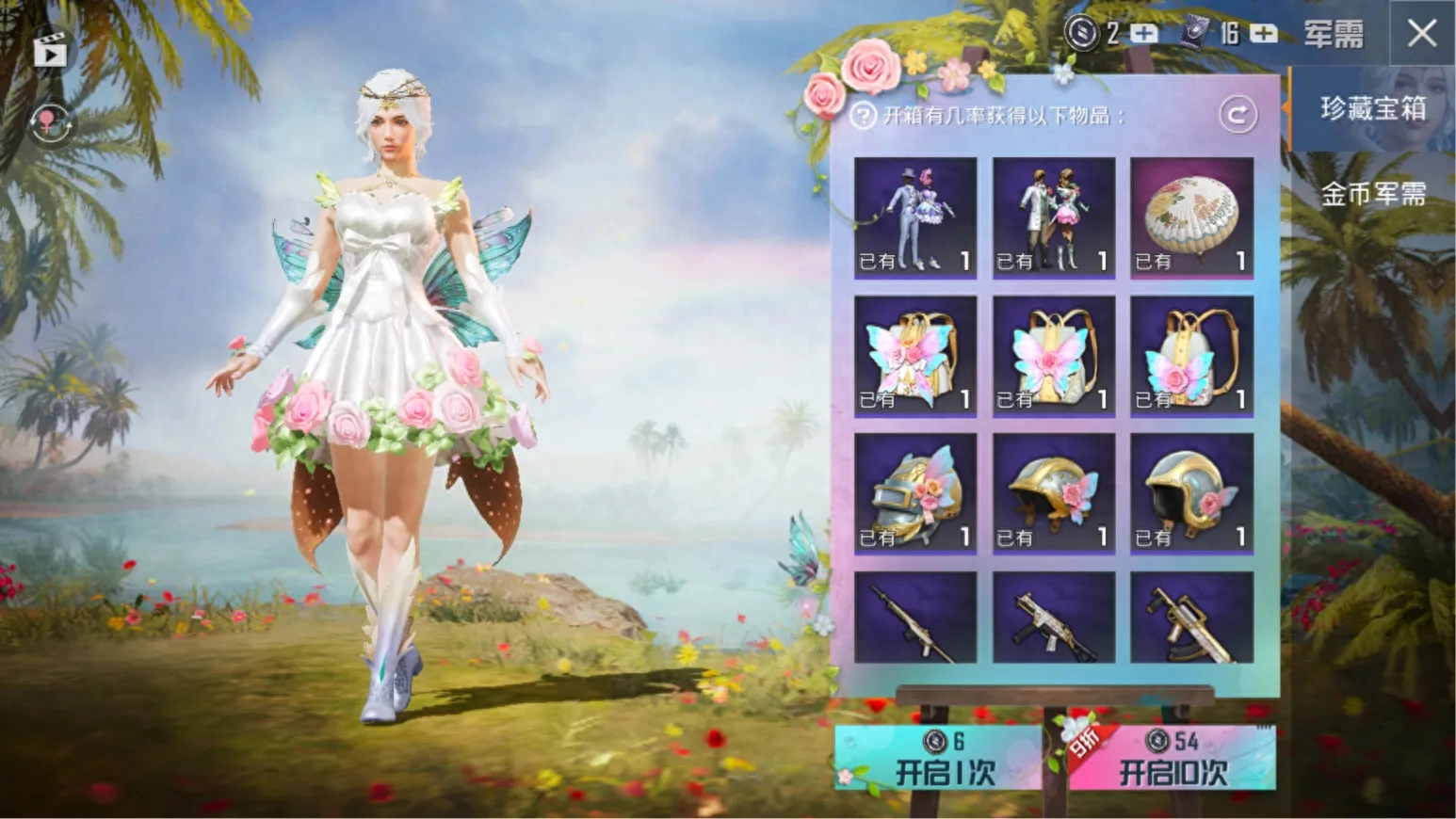Select the white and pink couple outfit reward

point(1054,217)
